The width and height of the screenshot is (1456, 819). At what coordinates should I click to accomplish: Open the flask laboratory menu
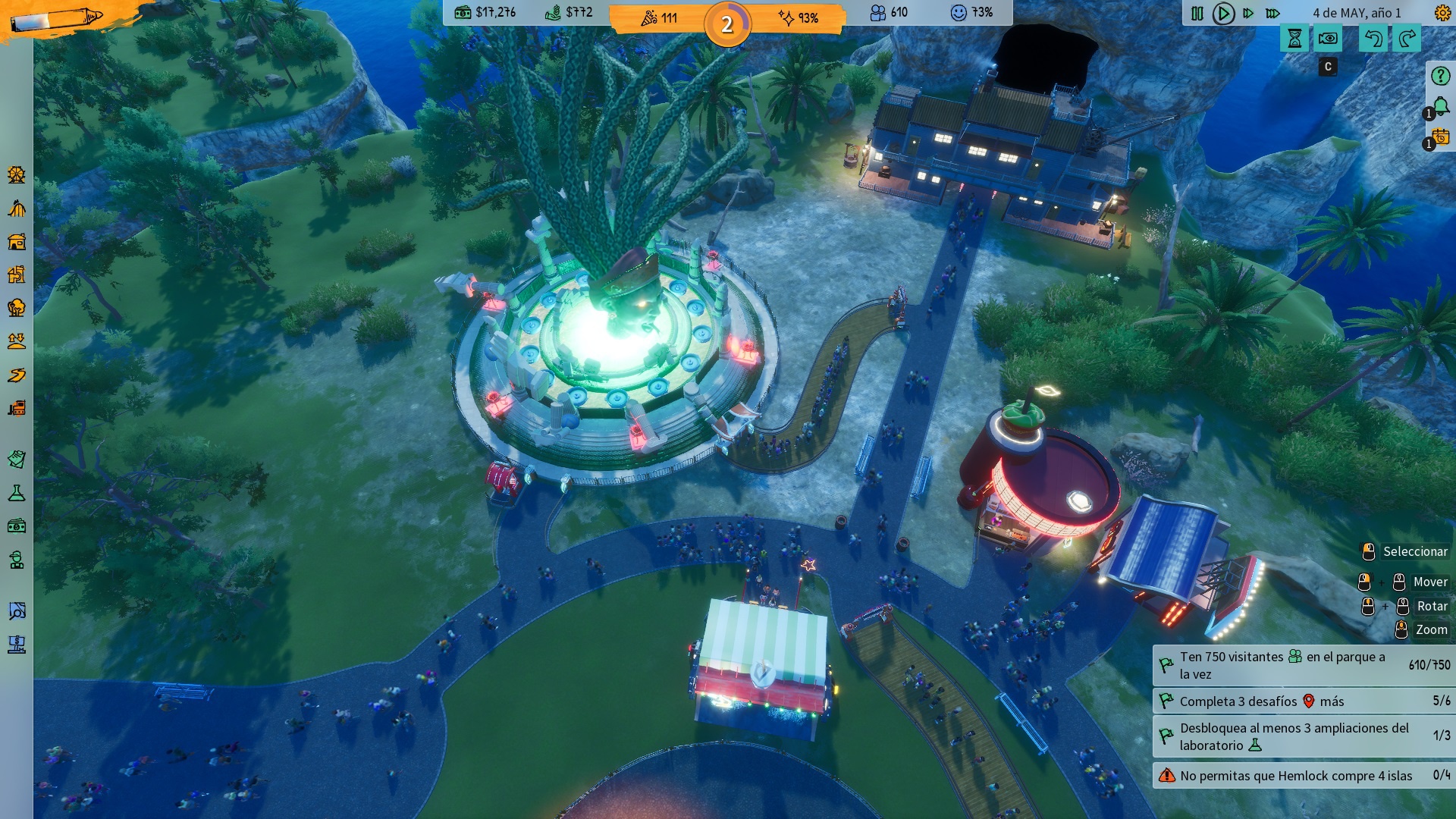point(17,494)
